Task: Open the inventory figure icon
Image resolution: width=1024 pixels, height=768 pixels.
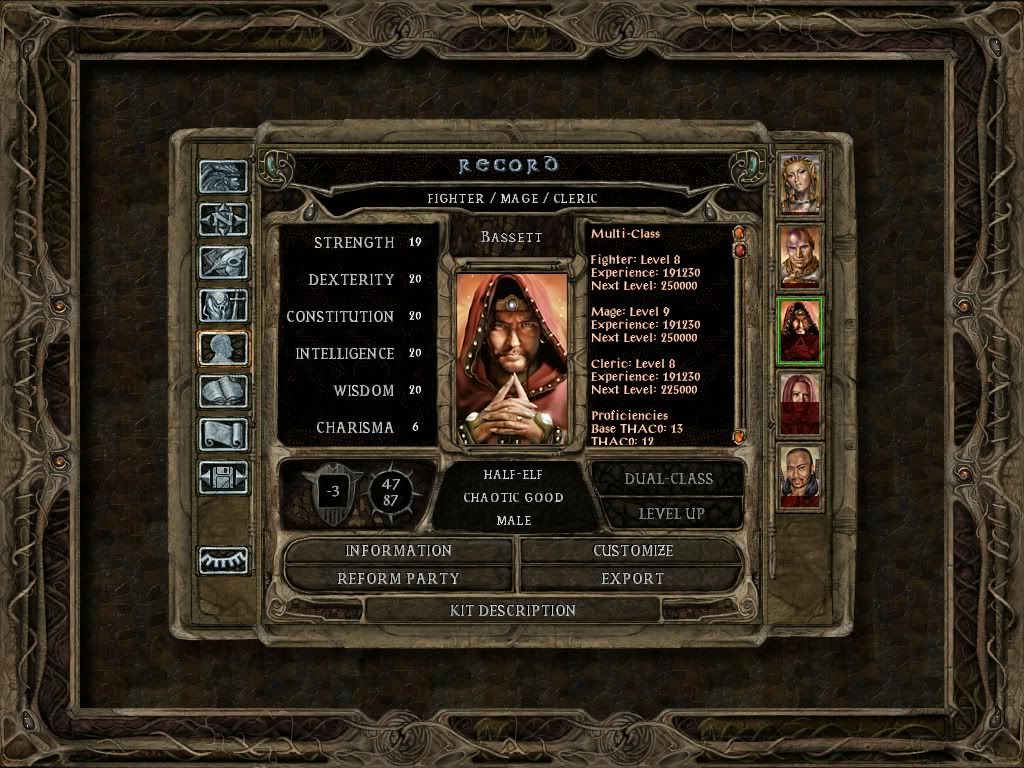Action: (223, 305)
